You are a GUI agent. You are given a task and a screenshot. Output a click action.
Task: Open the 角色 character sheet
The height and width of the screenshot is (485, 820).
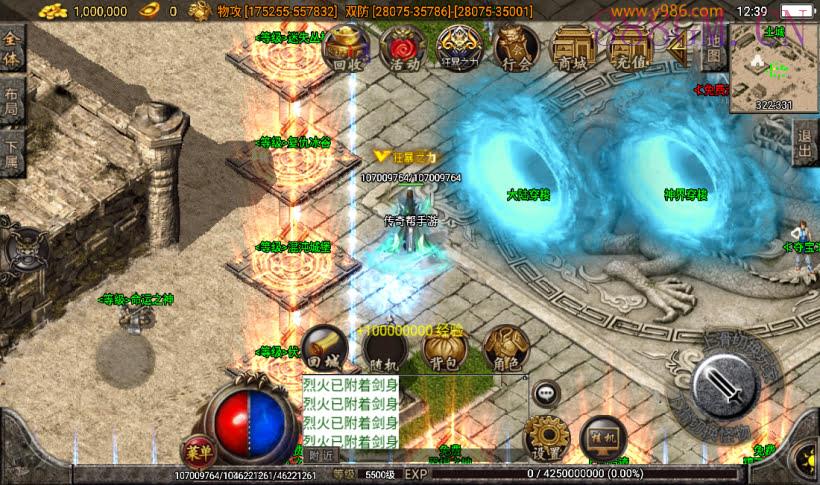tap(505, 348)
